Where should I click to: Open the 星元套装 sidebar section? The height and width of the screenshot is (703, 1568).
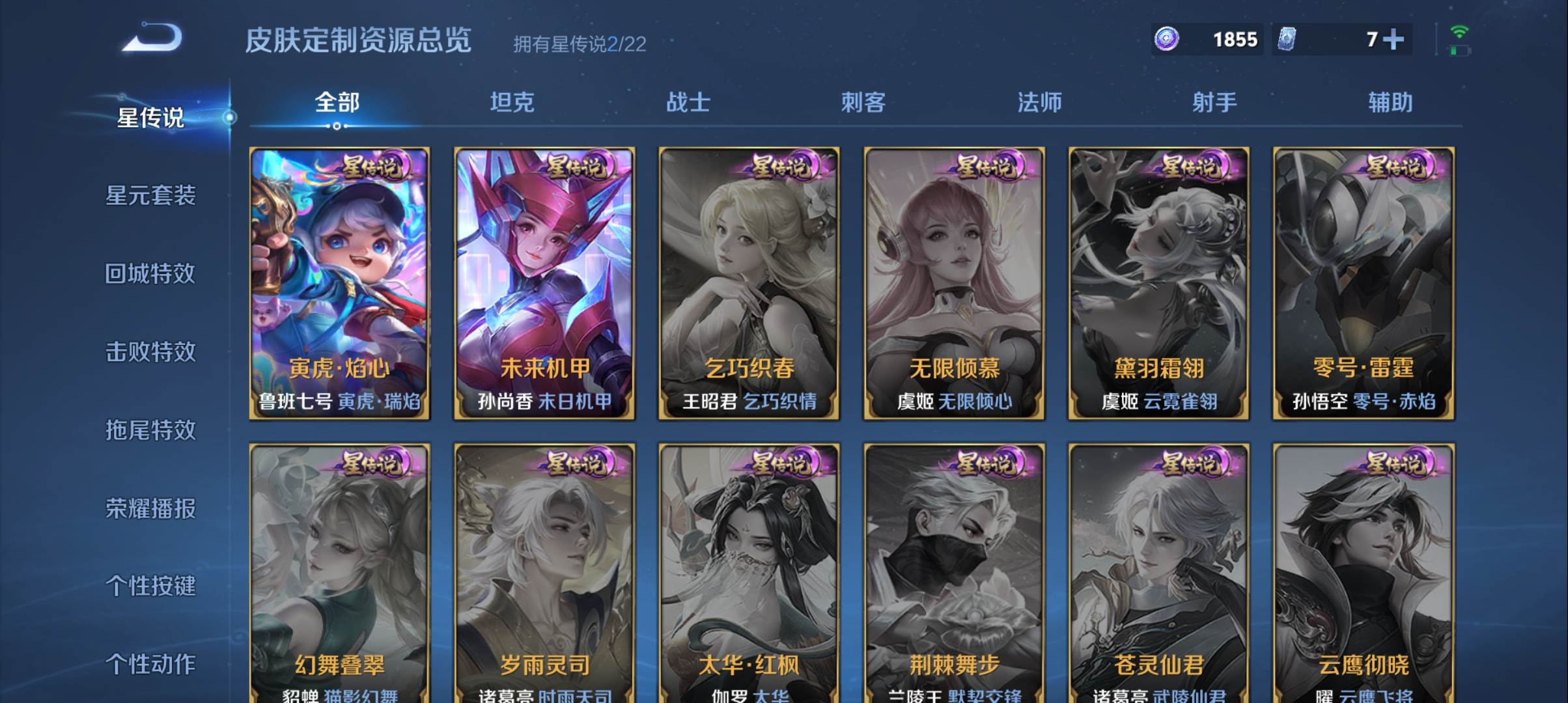[x=152, y=195]
